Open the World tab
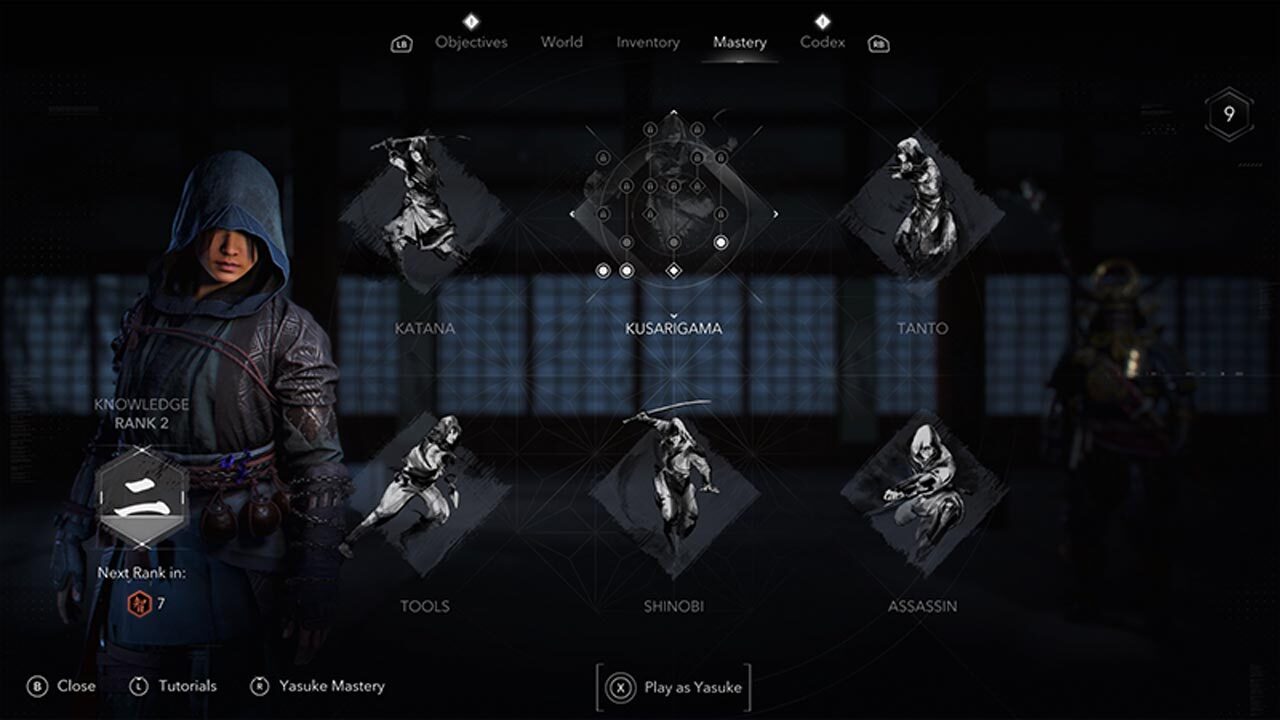The width and height of the screenshot is (1280, 720). 561,42
